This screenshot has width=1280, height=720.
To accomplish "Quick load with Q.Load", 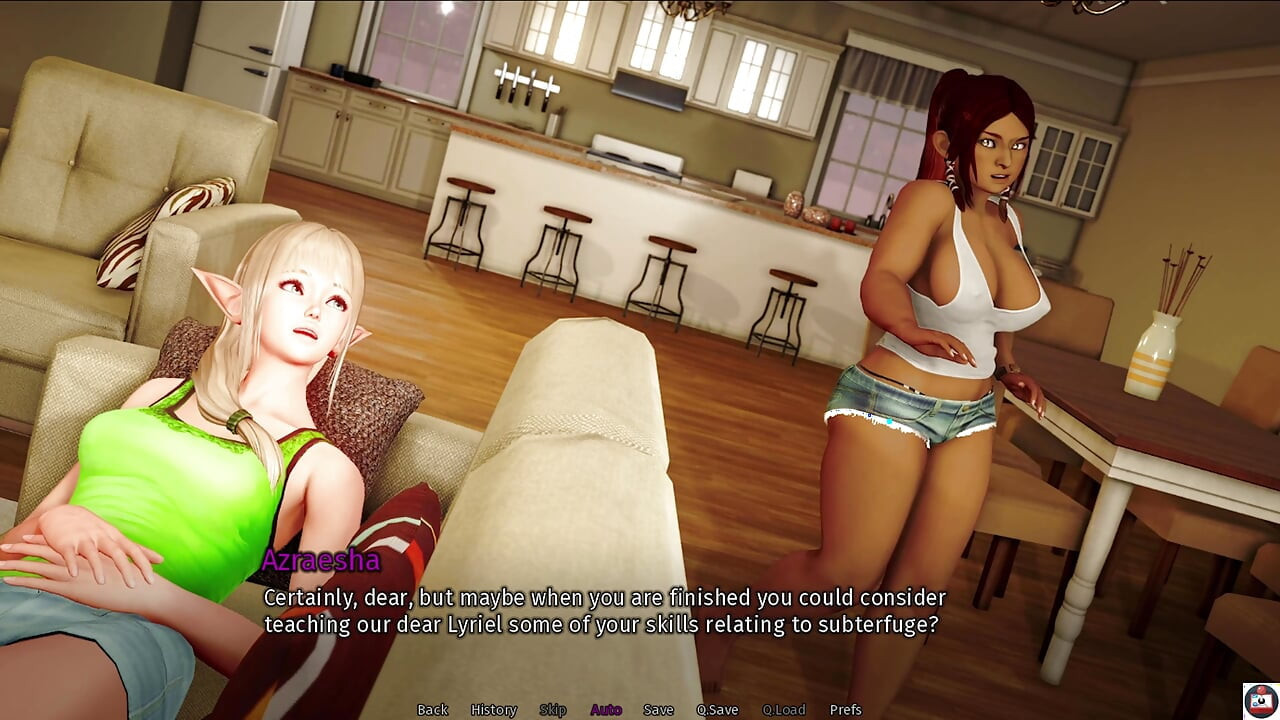I will click(783, 710).
